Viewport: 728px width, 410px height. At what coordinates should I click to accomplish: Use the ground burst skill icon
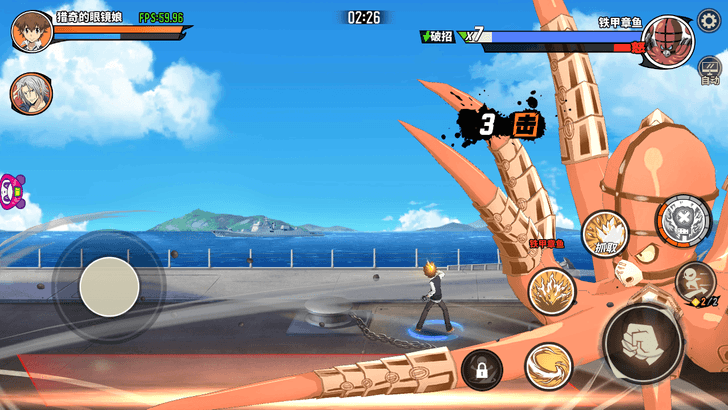pyautogui.click(x=550, y=291)
